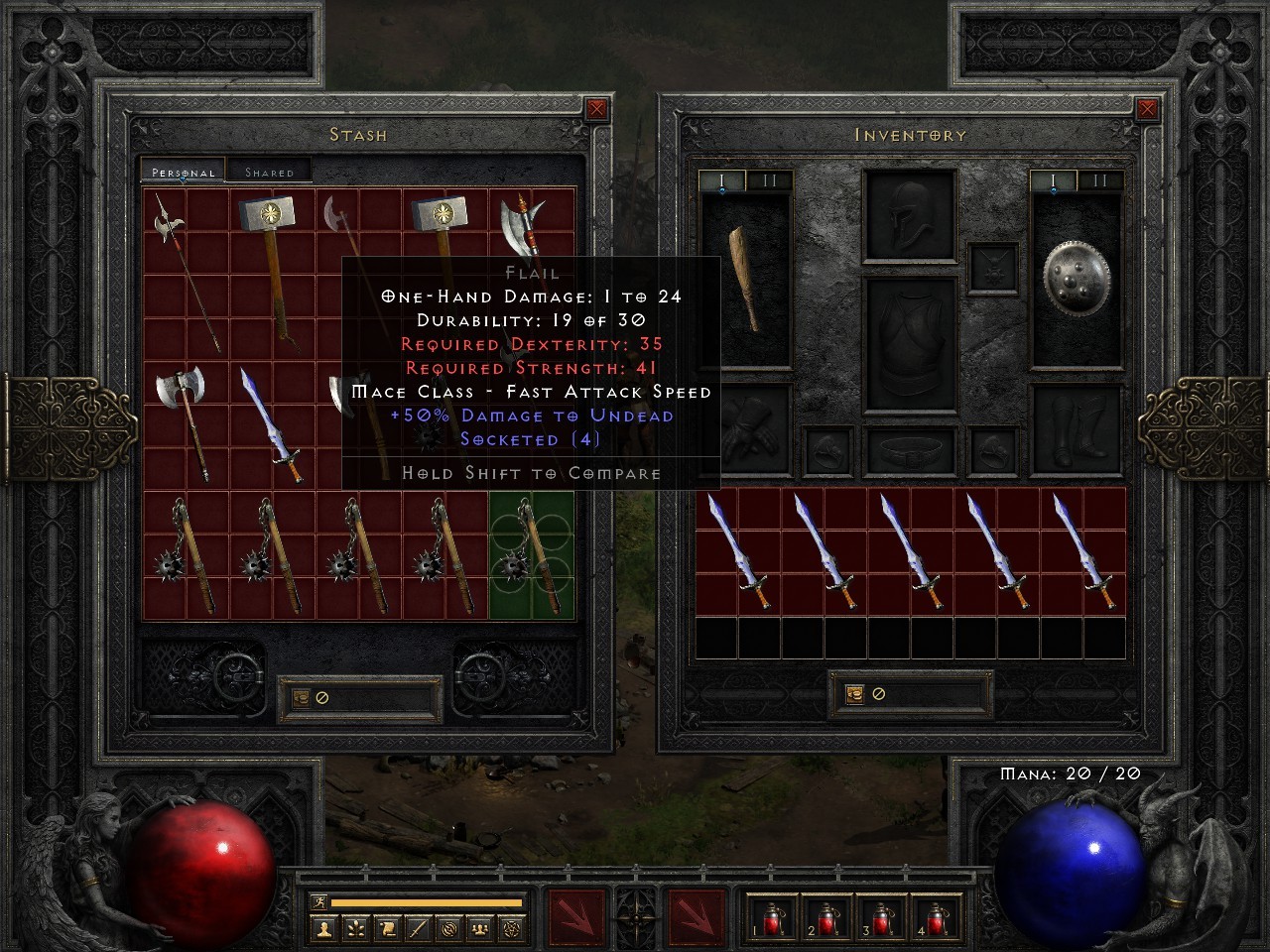Click the pentagram icon in the menu bar
Viewport: 1270px width, 952px height.
pyautogui.click(x=511, y=930)
